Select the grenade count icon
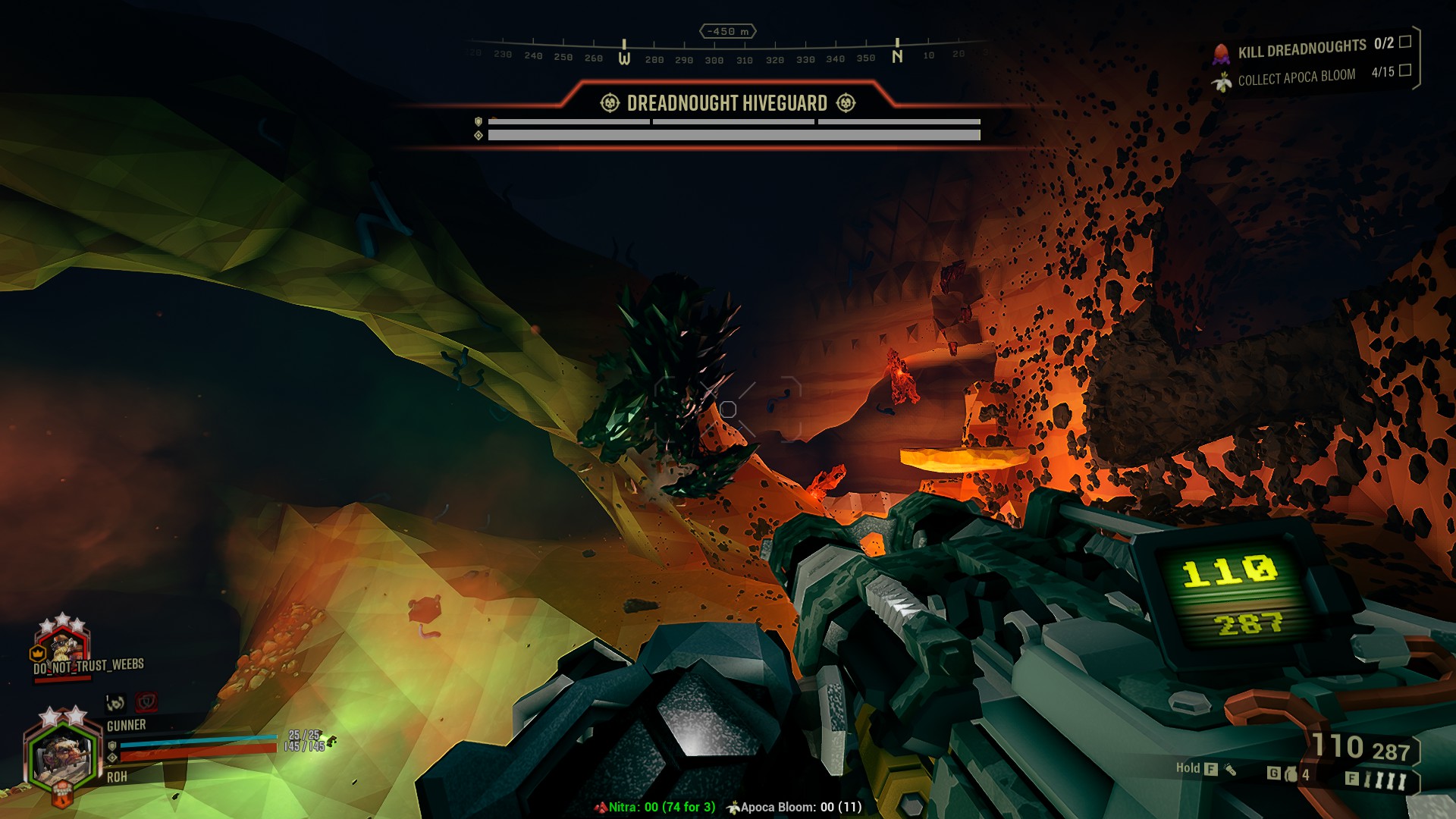Viewport: 1456px width, 819px height. [1291, 774]
